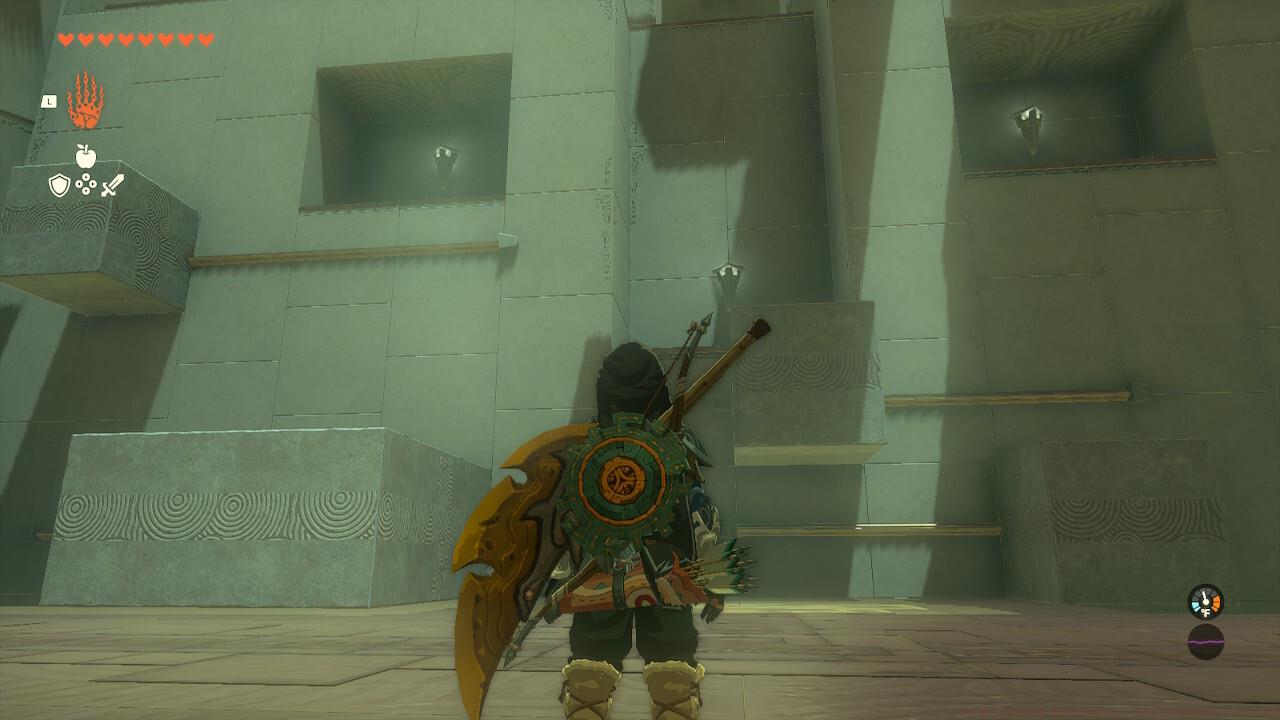
Task: Select the white needle on the temperature dial
Action: click(x=1205, y=594)
